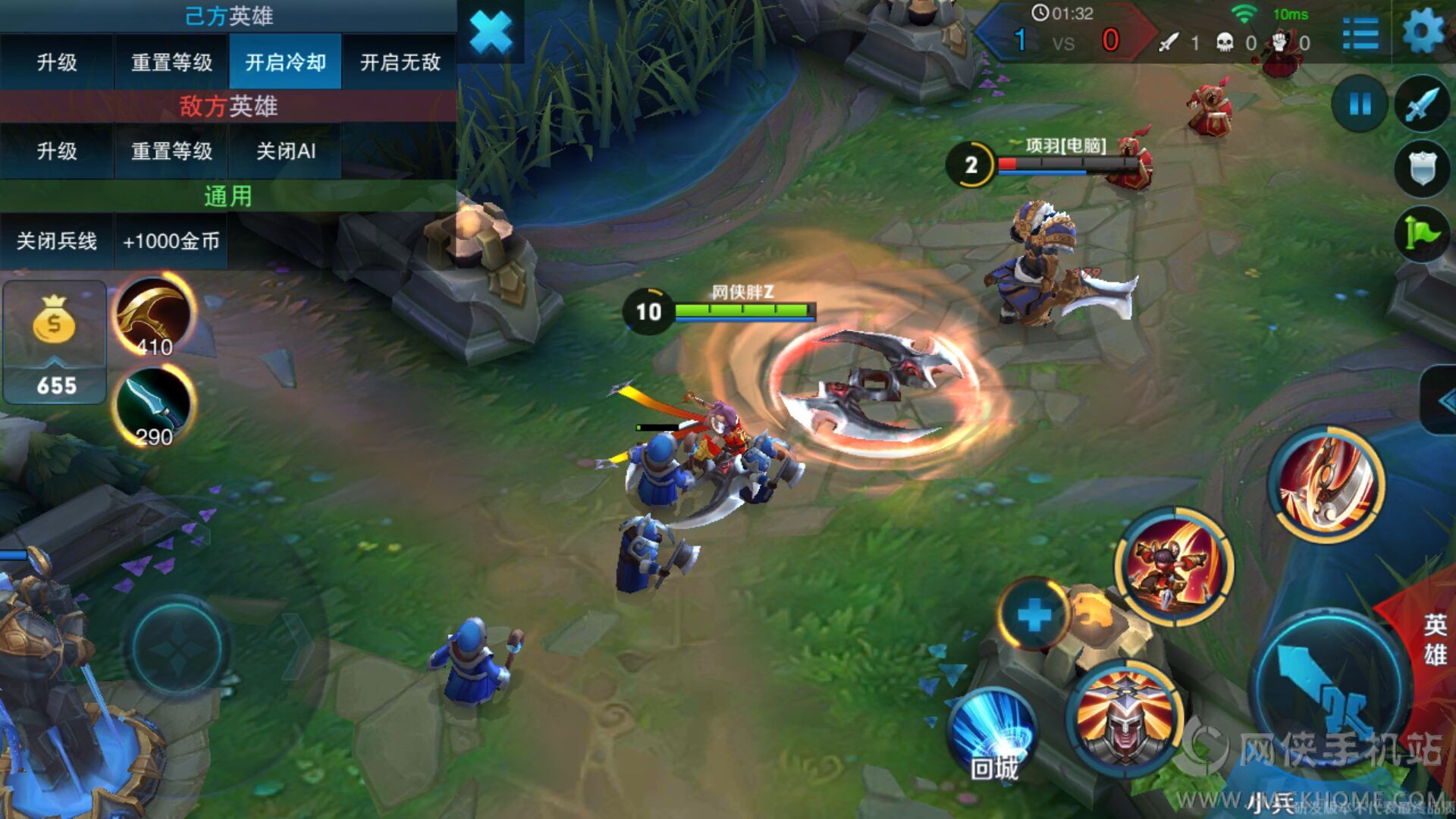Add gold with +1000金币 button

[x=171, y=241]
